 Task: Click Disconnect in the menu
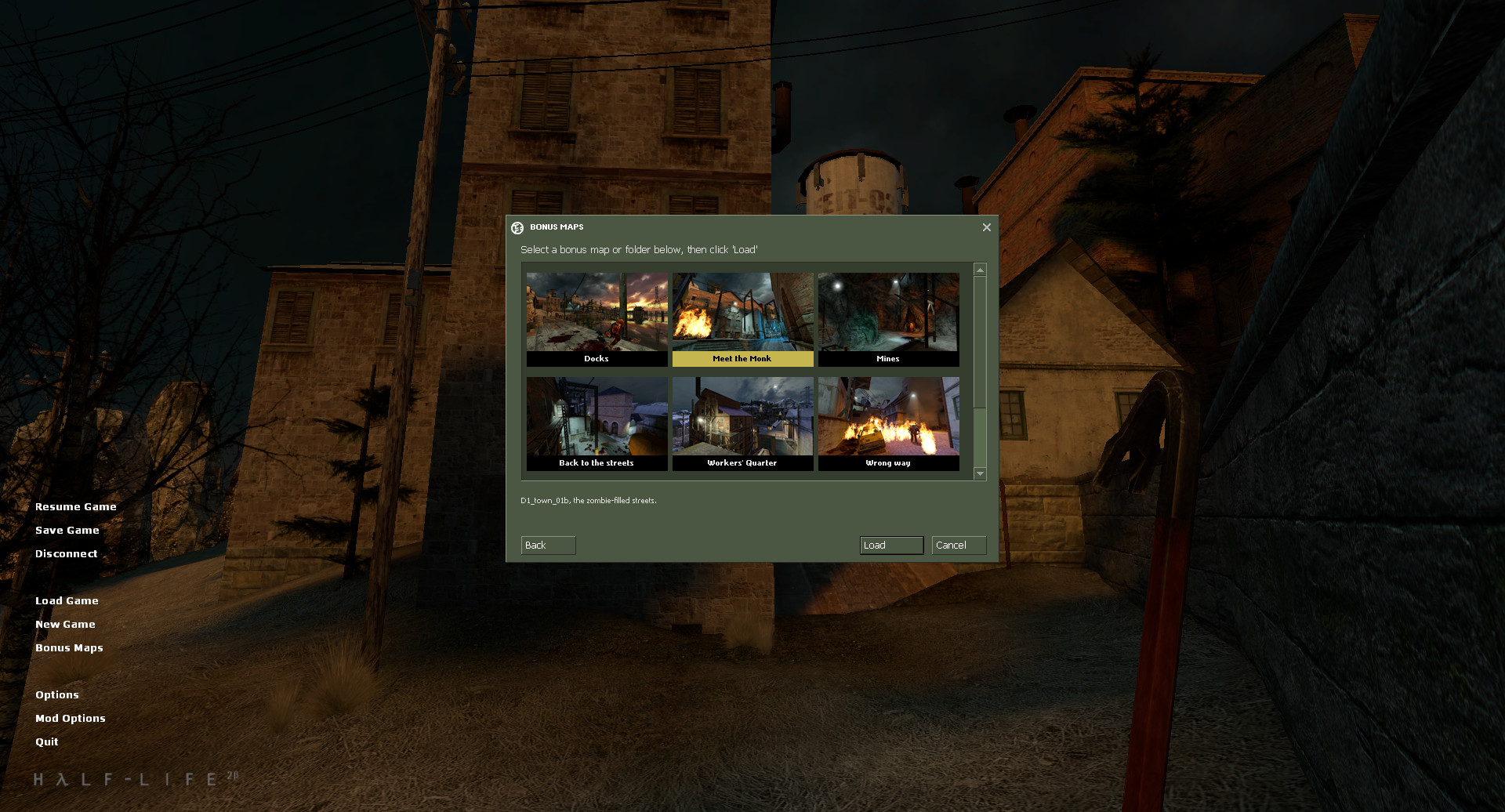click(66, 553)
